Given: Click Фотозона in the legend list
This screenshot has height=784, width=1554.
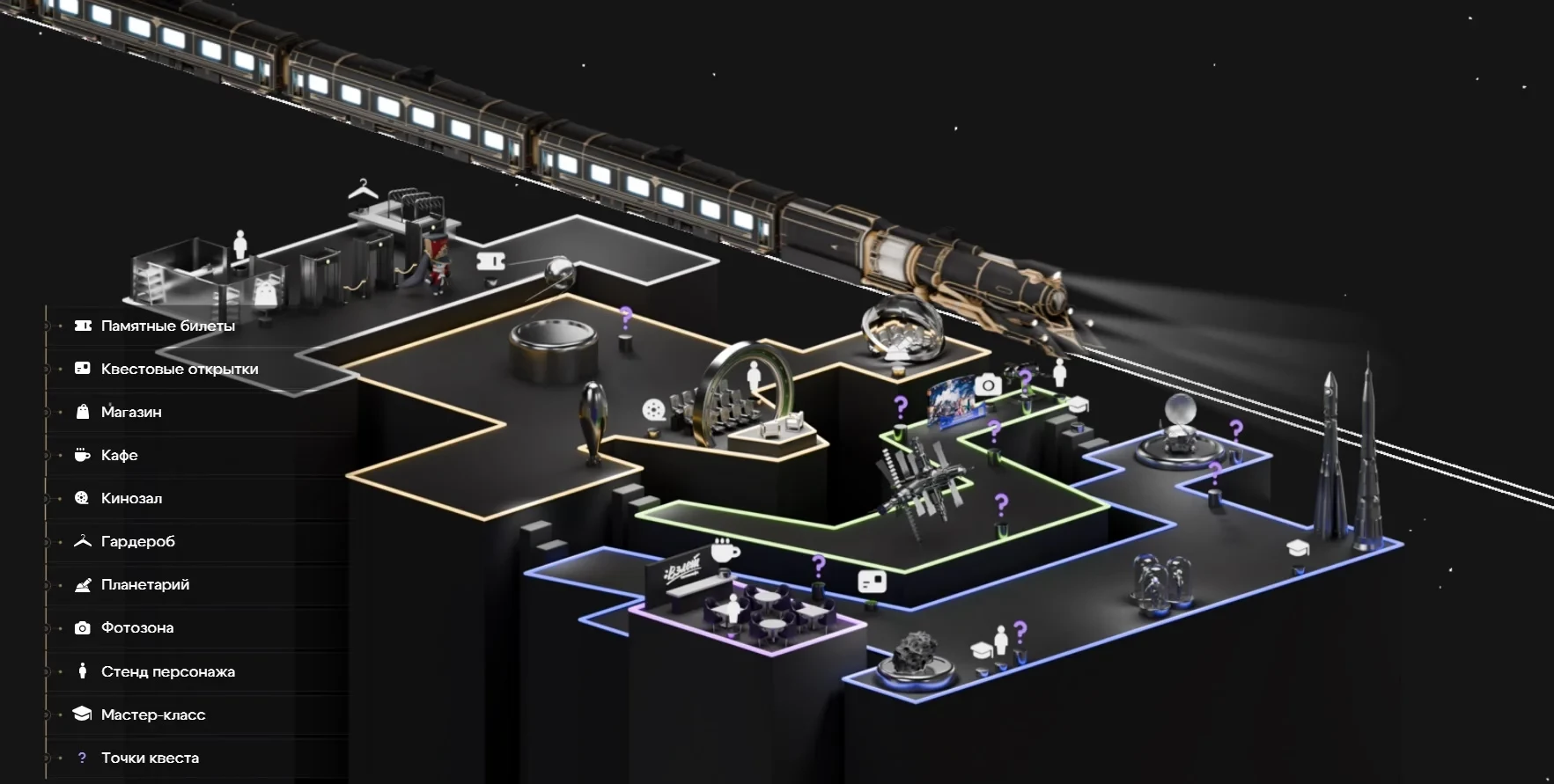Looking at the screenshot, I should click(x=136, y=627).
